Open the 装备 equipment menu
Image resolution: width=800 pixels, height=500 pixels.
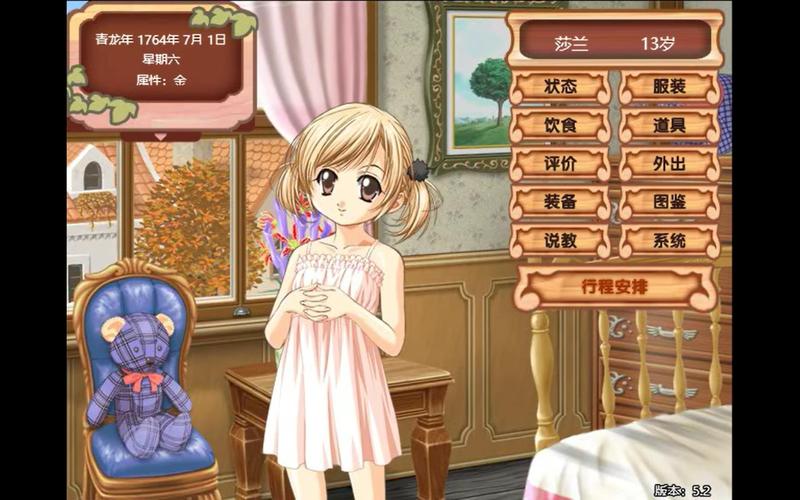tap(560, 202)
